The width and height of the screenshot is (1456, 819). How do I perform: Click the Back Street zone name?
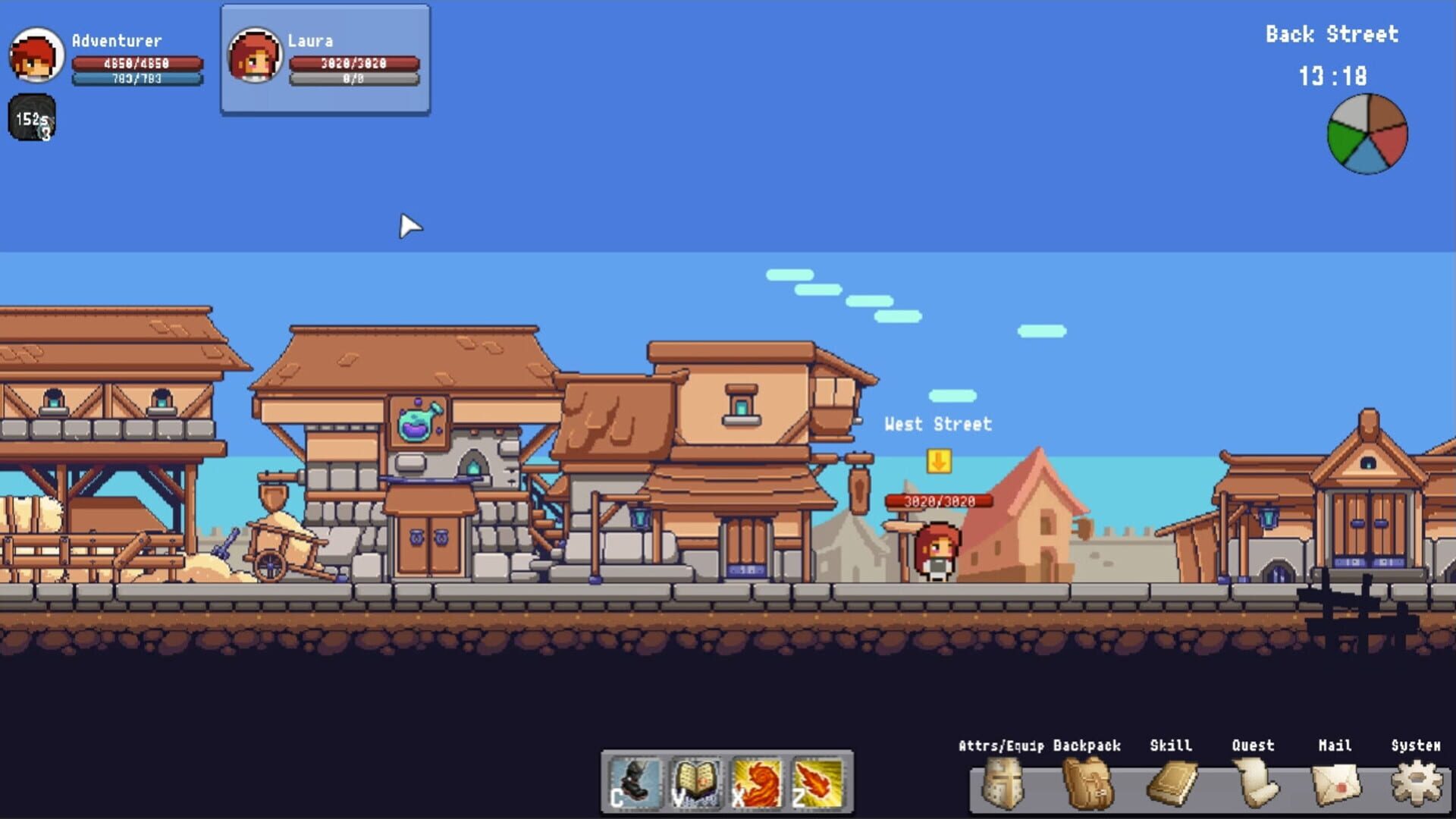pyautogui.click(x=1332, y=34)
